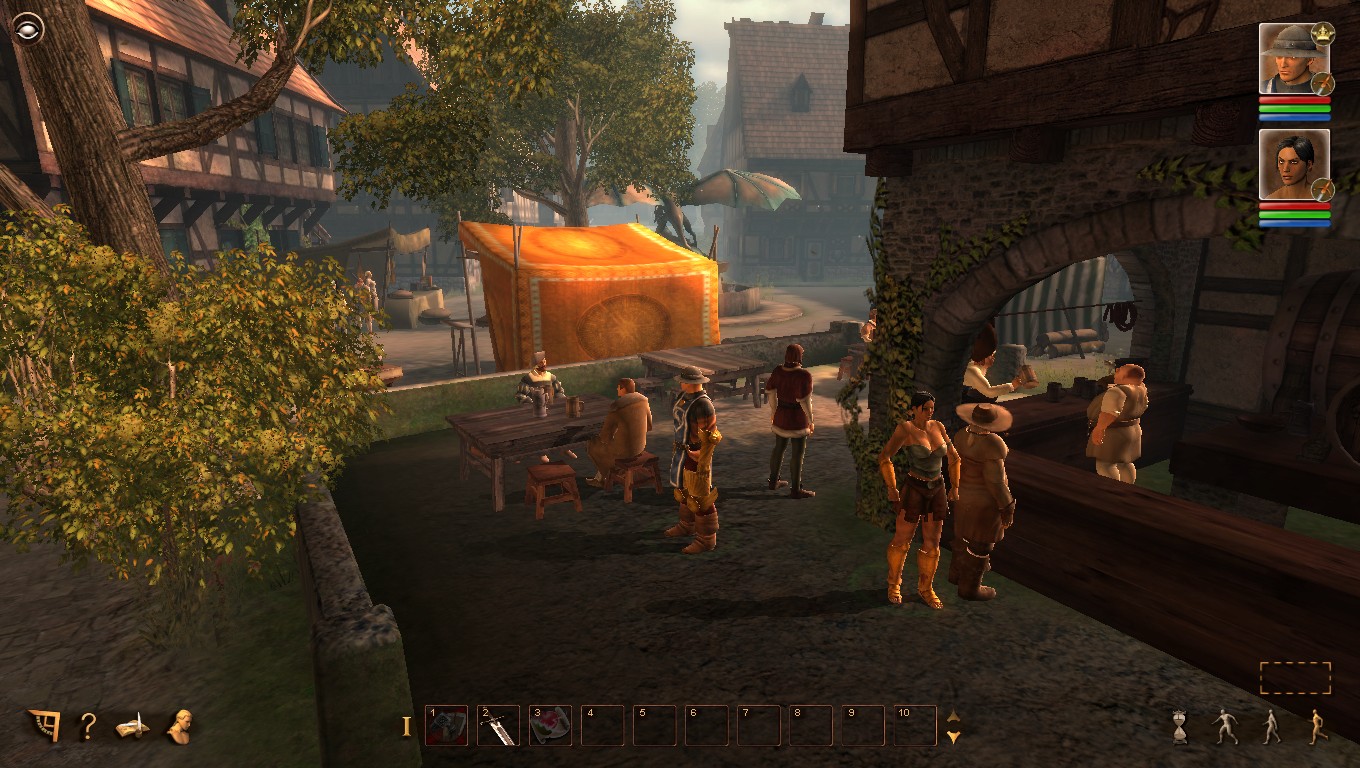Click empty quickbar slot 4

601,727
